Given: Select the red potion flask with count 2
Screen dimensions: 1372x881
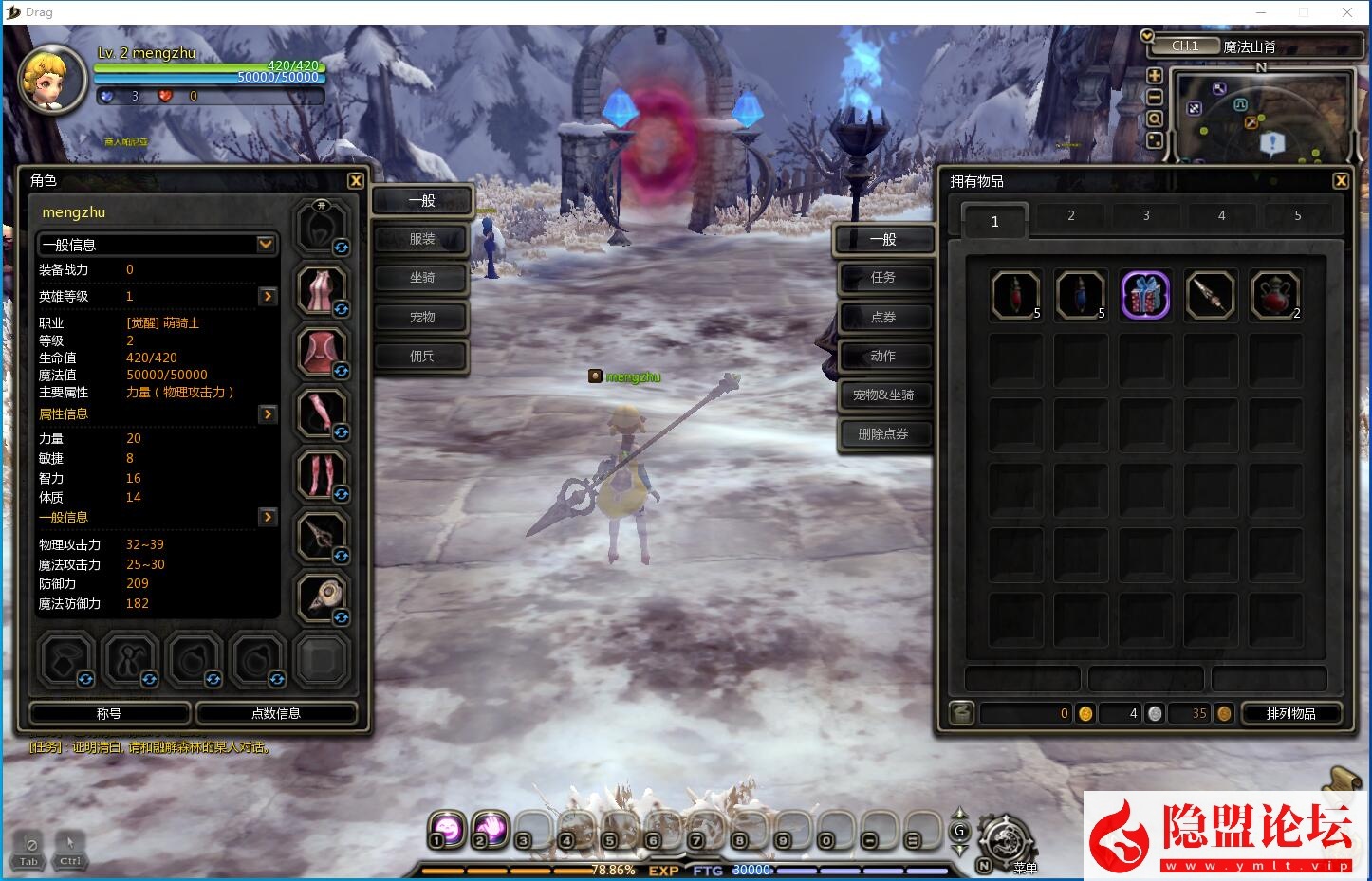Looking at the screenshot, I should 1275,295.
